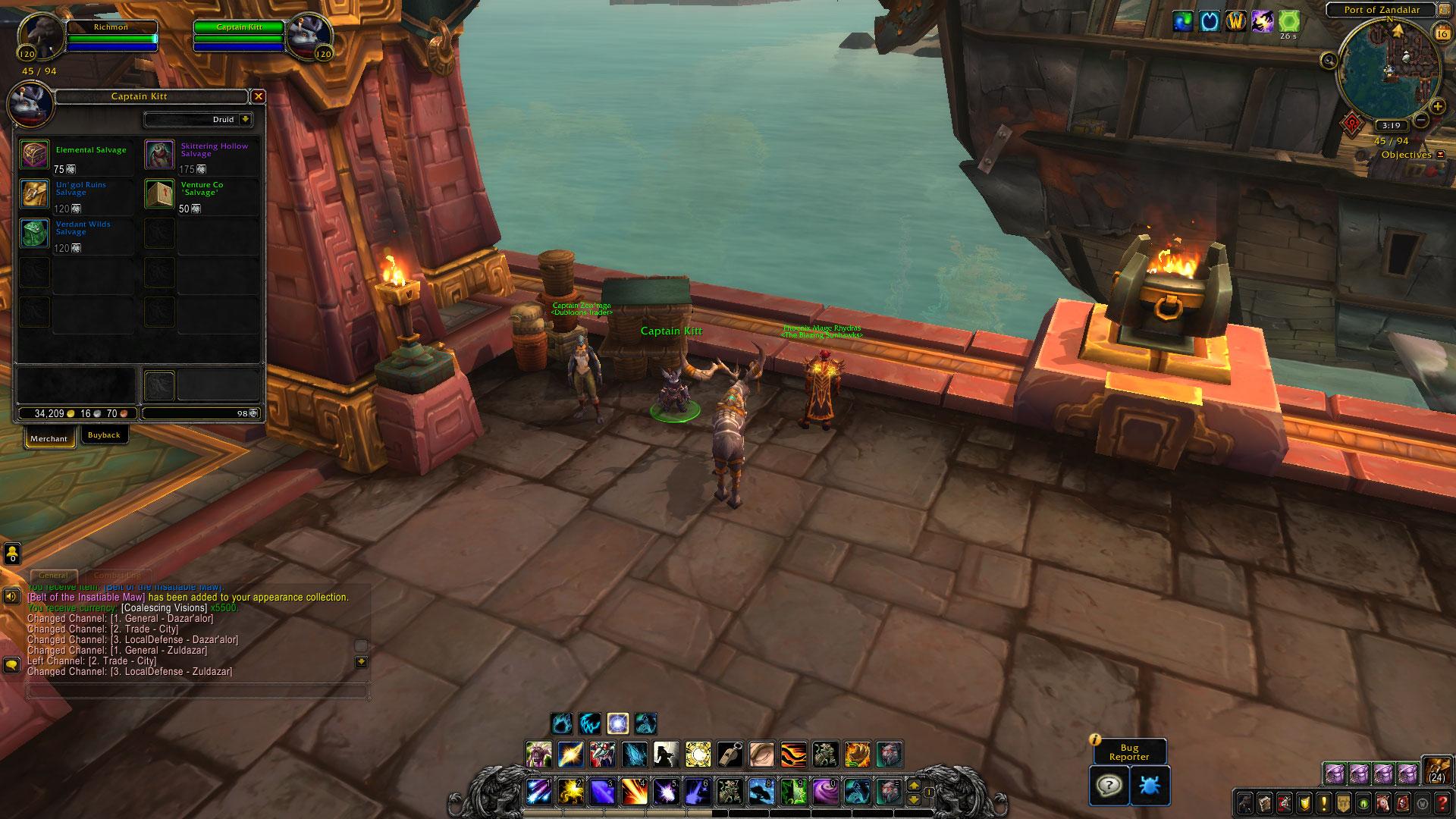Zoom in on the minimap
Image resolution: width=1456 pixels, height=819 pixels.
(1437, 107)
